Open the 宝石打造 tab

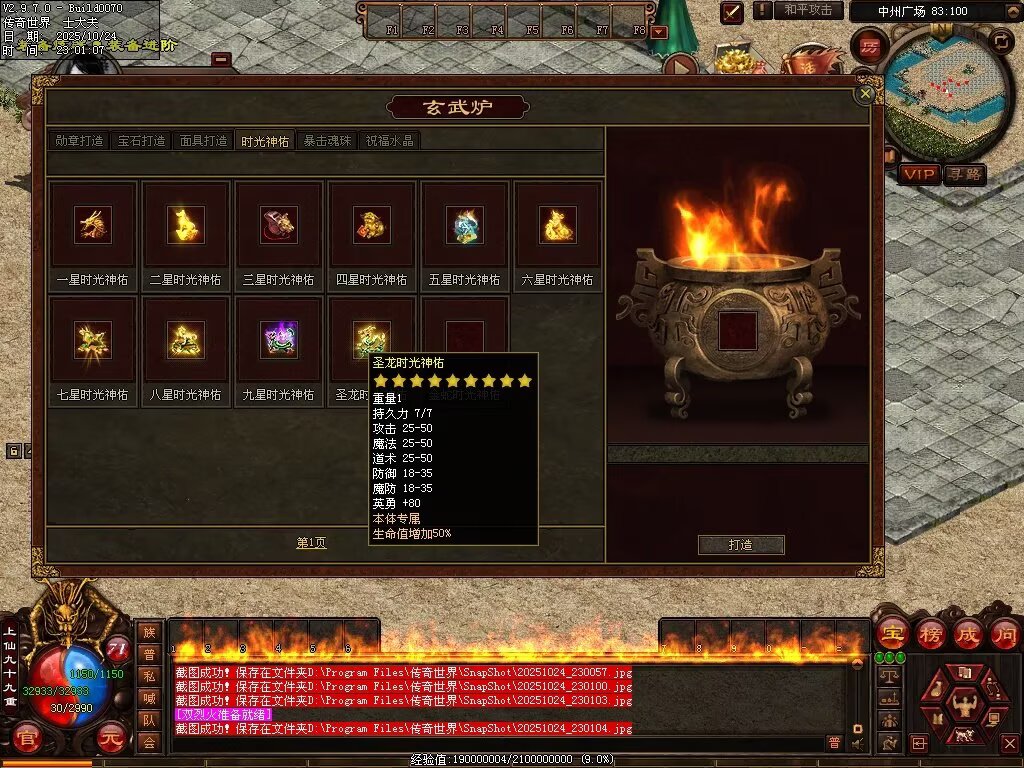(x=141, y=141)
